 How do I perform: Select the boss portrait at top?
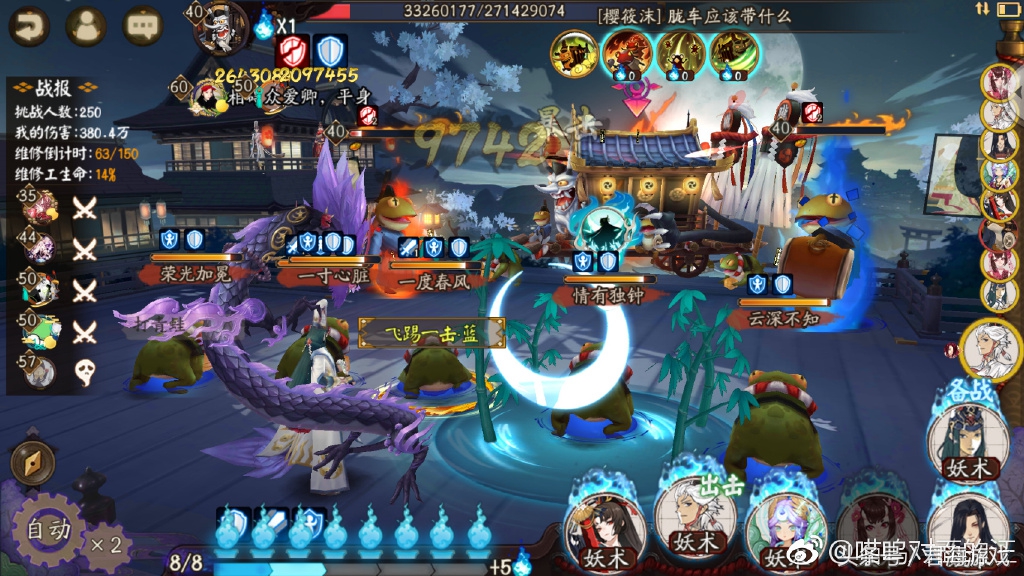coord(220,27)
